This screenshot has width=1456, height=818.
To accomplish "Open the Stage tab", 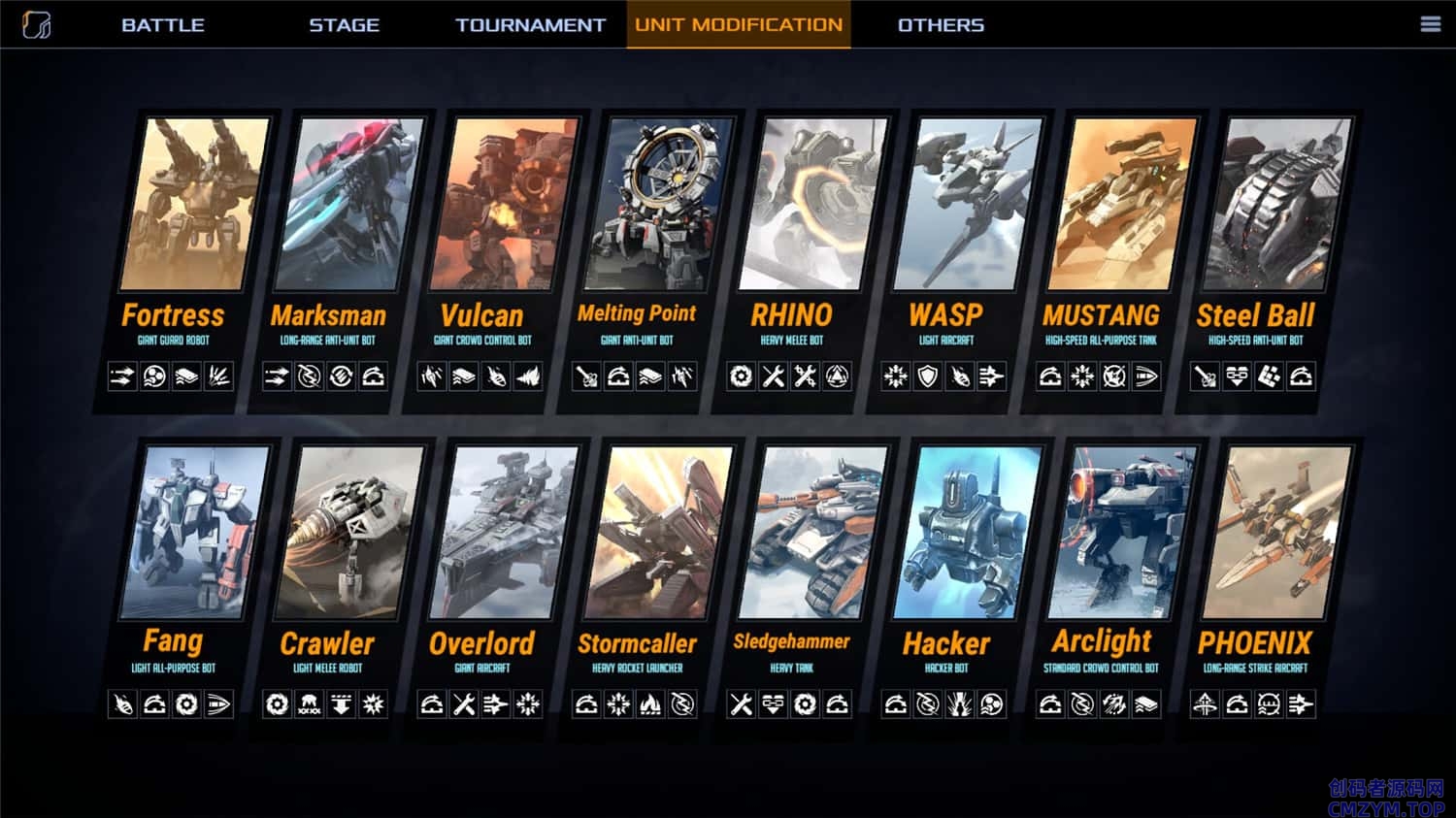I will click(x=344, y=25).
